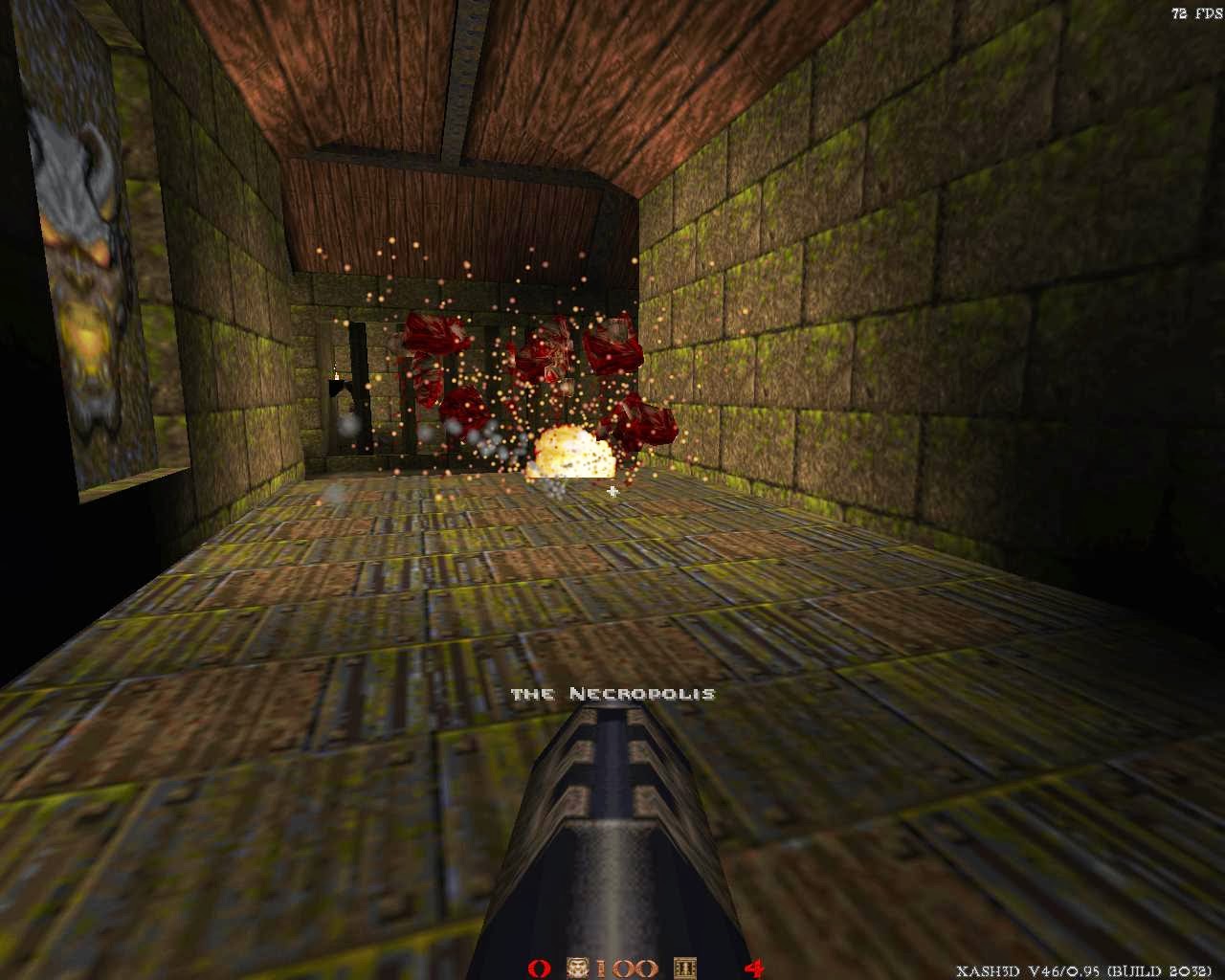The width and height of the screenshot is (1225, 980).
Task: Click the shotgun weapon model
Action: coord(612,842)
